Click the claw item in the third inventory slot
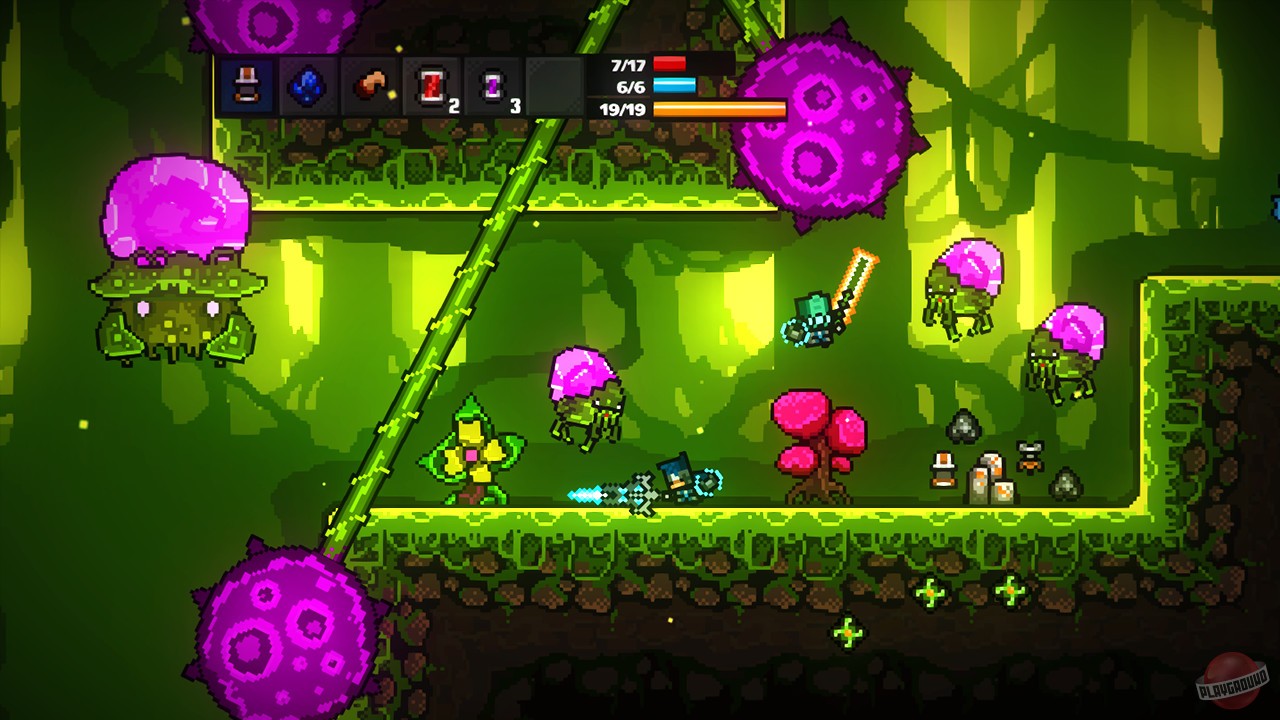This screenshot has height=720, width=1280. (370, 85)
